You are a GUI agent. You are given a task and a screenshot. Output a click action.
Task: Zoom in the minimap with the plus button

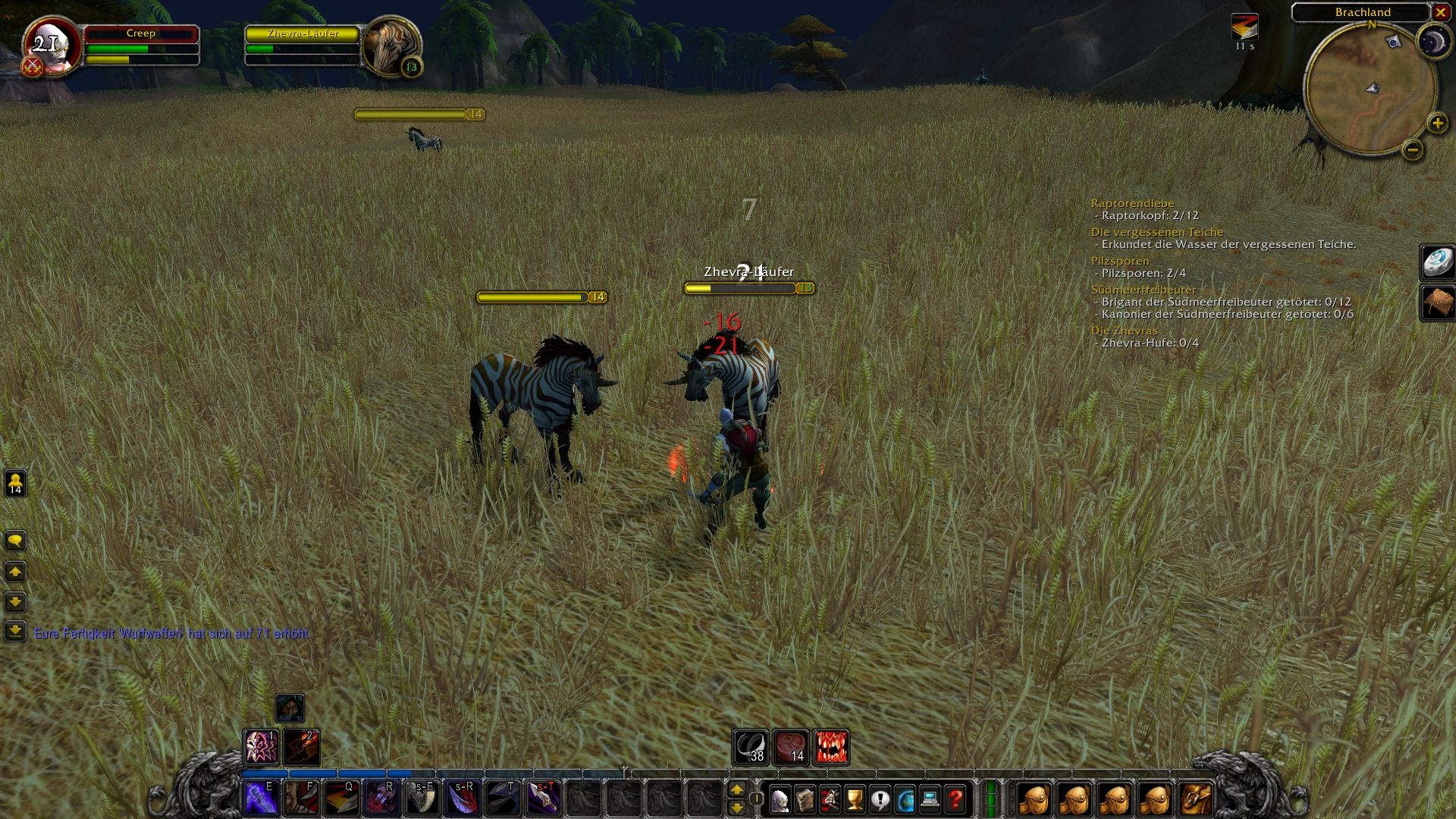point(1437,123)
